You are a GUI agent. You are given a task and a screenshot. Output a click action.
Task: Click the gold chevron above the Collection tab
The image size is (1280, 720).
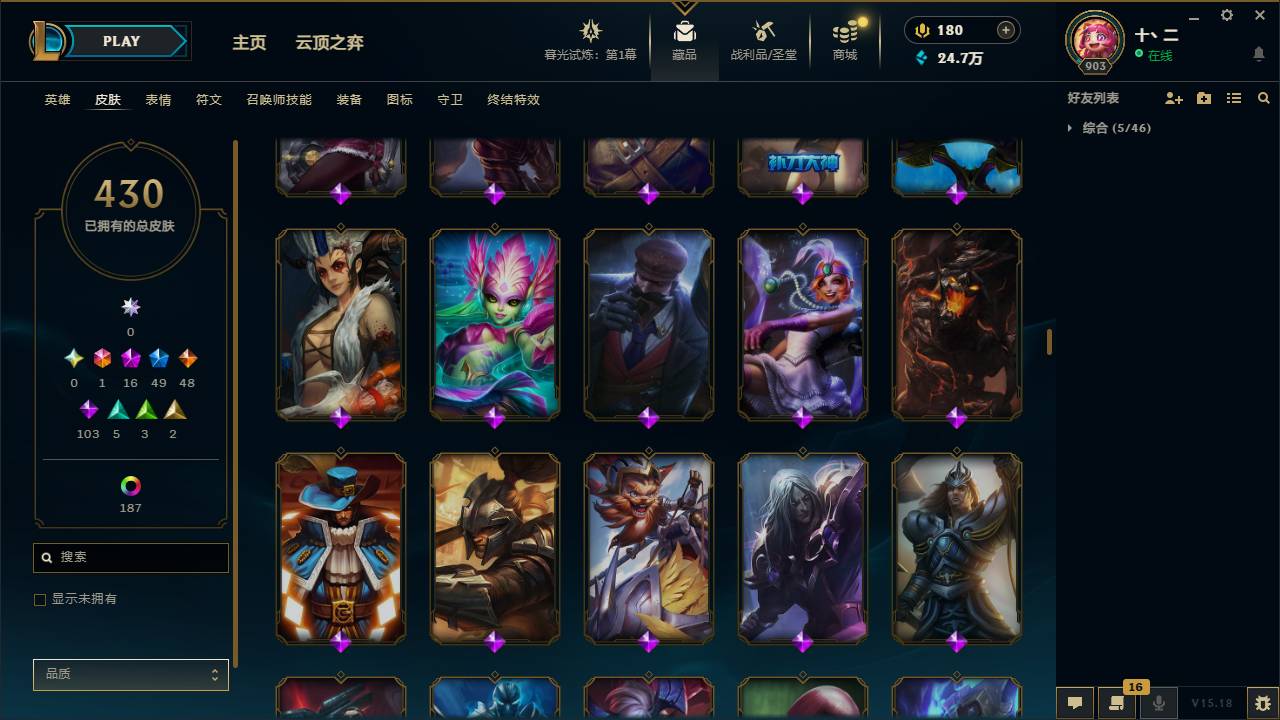tap(684, 5)
